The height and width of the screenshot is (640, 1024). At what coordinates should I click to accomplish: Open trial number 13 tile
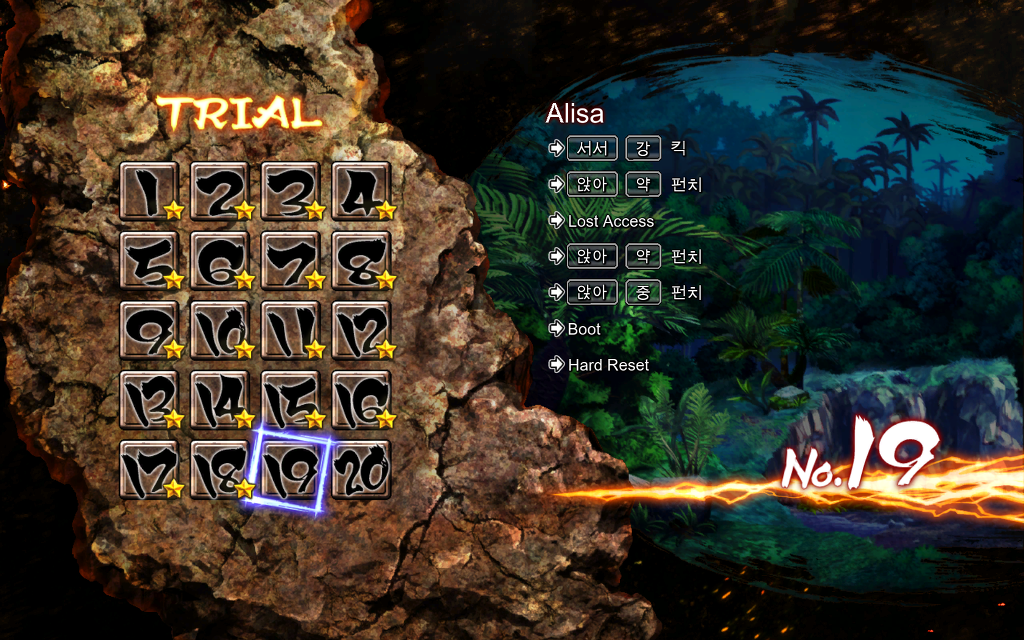(149, 400)
